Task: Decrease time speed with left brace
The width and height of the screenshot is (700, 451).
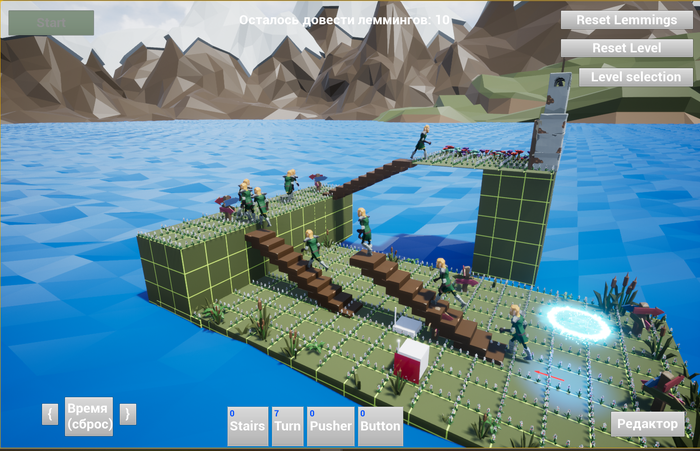Action: pos(50,414)
